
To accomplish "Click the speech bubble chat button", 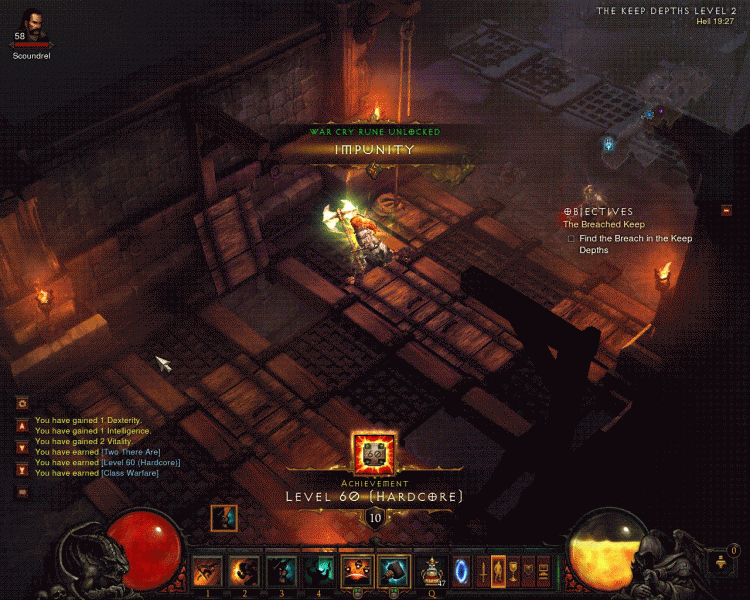I will [22, 492].
